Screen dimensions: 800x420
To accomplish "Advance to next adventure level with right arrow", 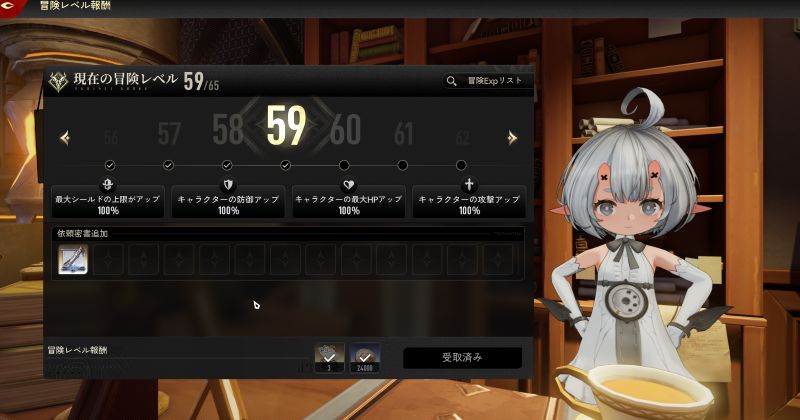I will (x=512, y=138).
